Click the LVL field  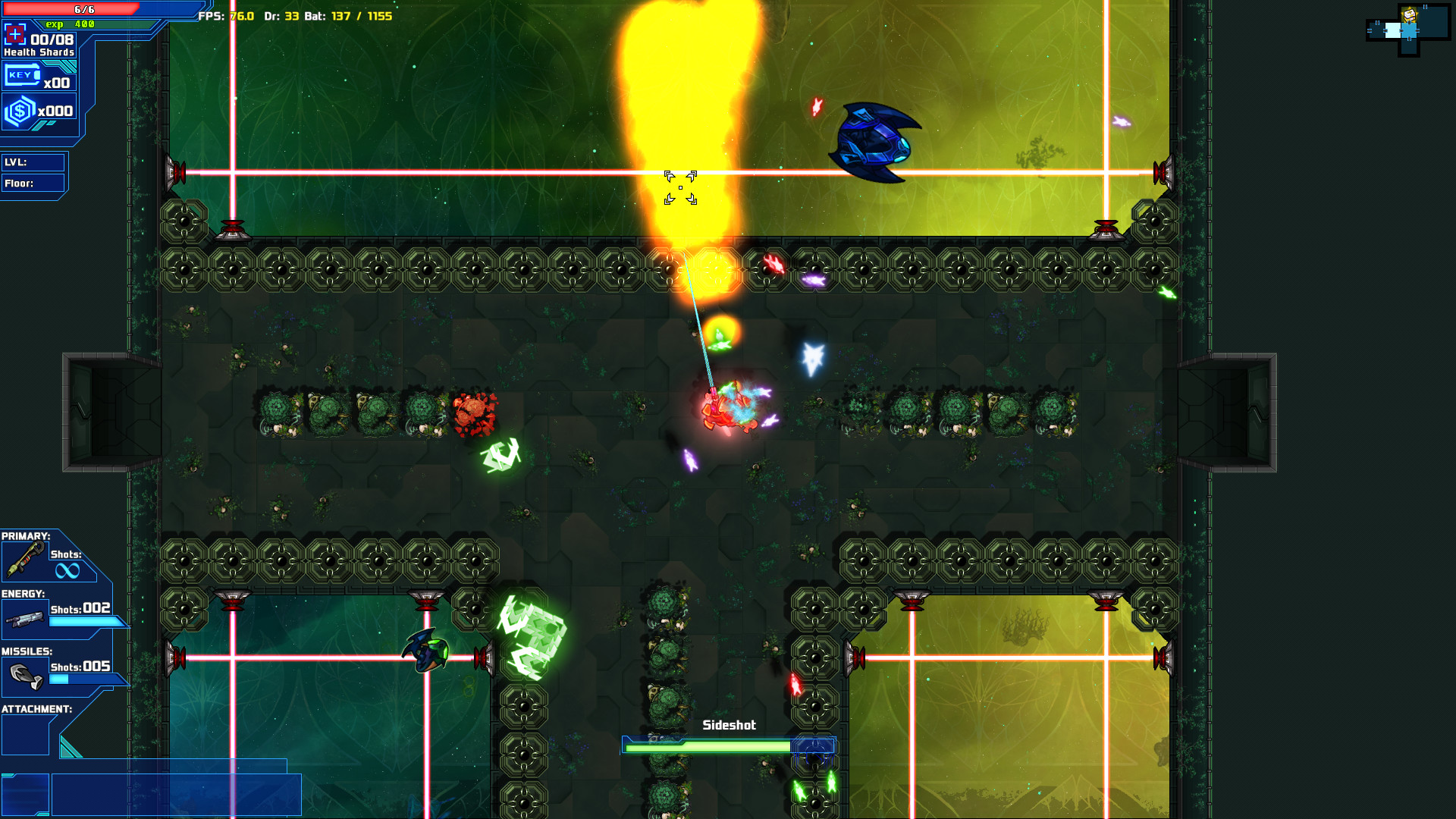(x=33, y=162)
